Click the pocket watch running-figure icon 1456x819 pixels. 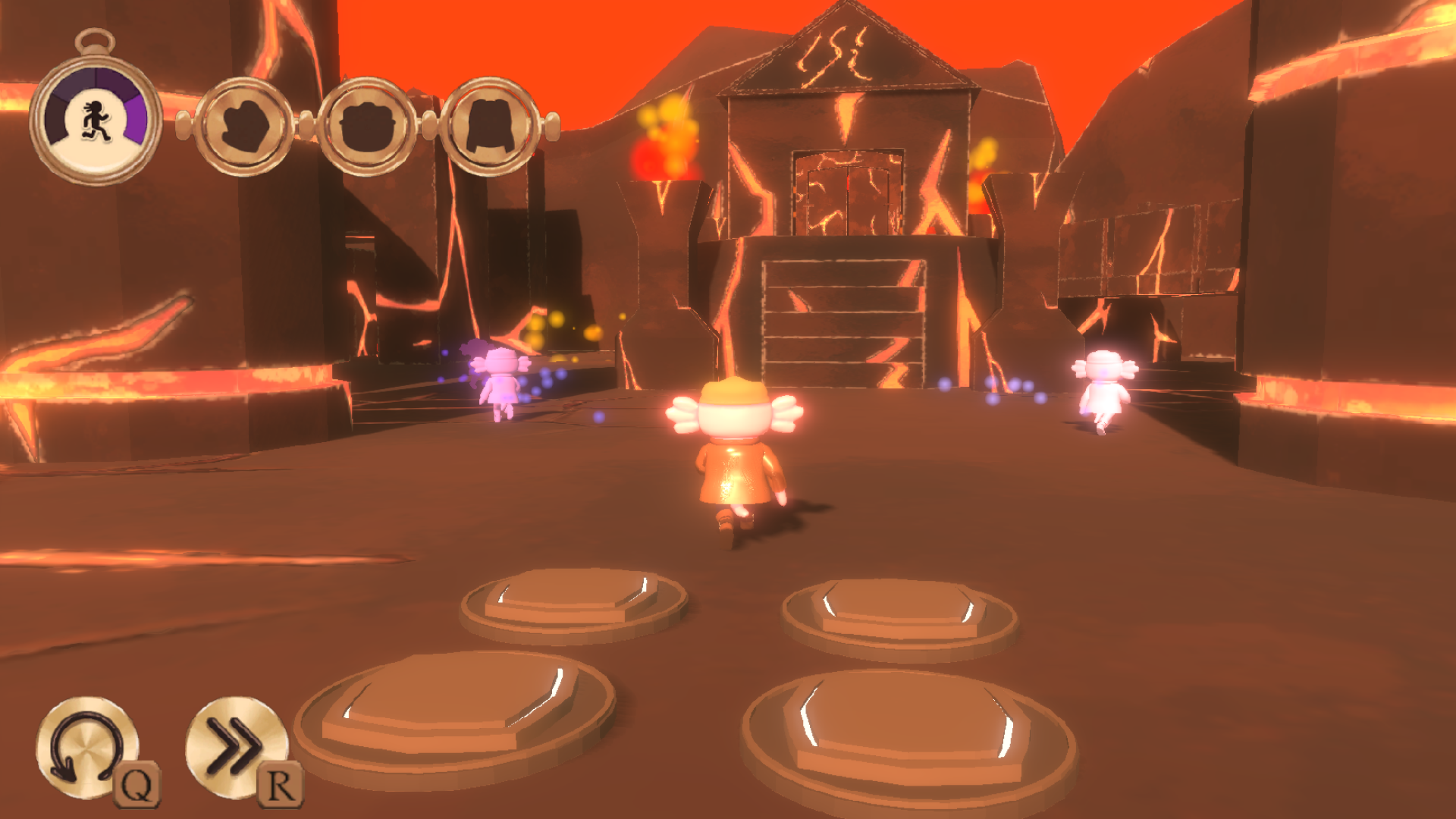click(x=96, y=120)
